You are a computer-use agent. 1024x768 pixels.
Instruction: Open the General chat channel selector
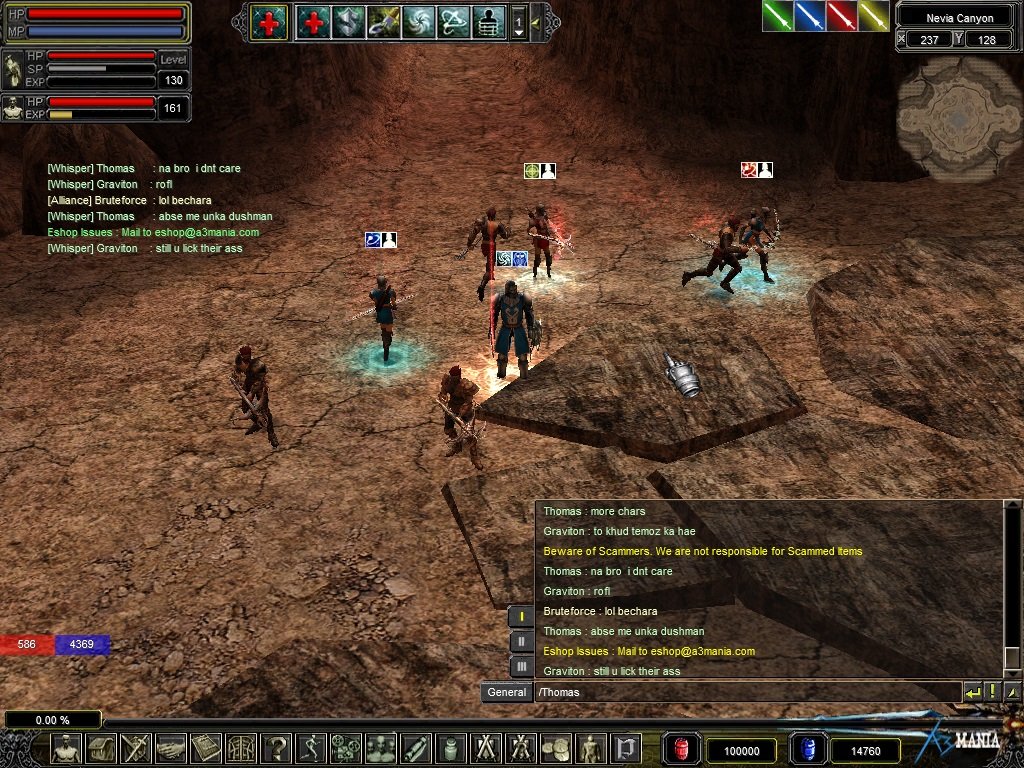(x=506, y=692)
